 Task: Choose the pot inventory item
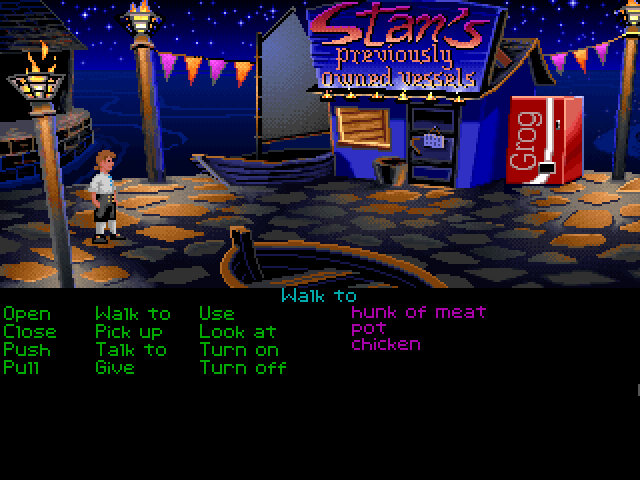[x=368, y=328]
